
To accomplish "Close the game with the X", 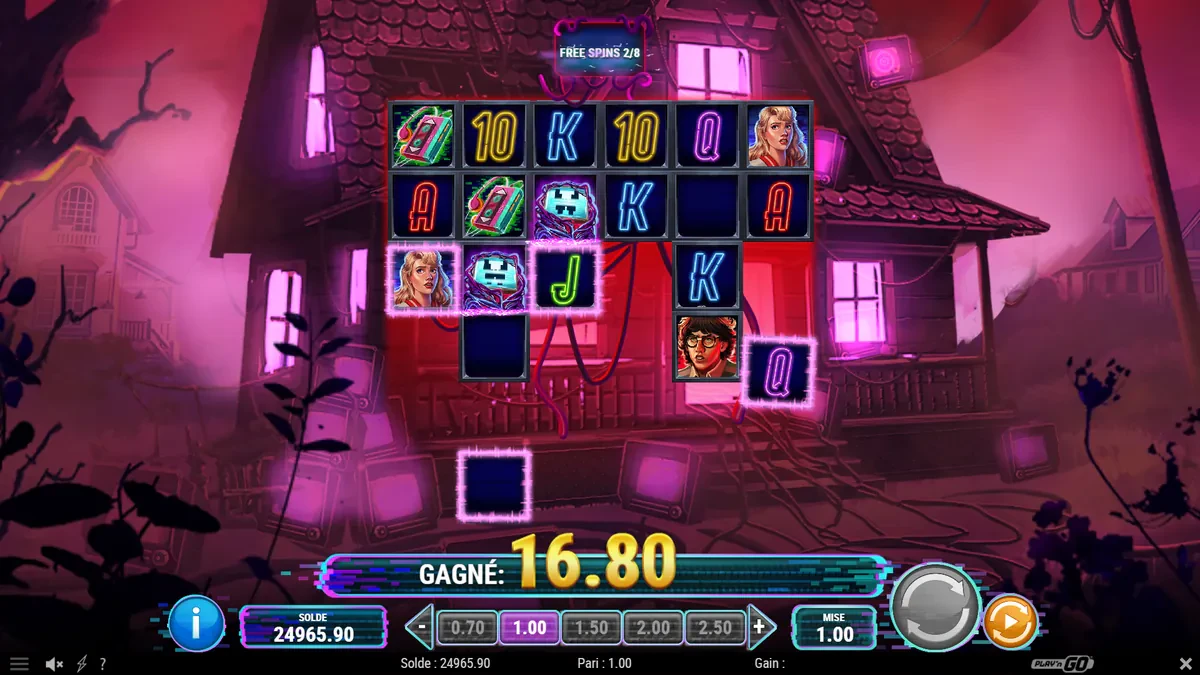I will click(1186, 664).
